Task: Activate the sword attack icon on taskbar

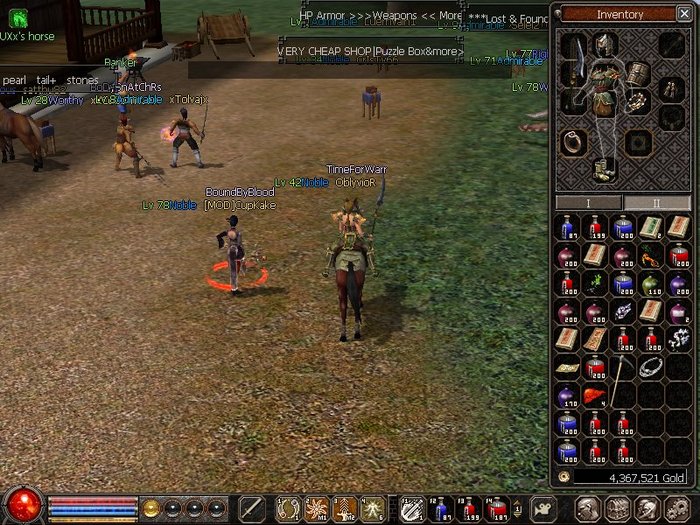Action: tap(251, 507)
